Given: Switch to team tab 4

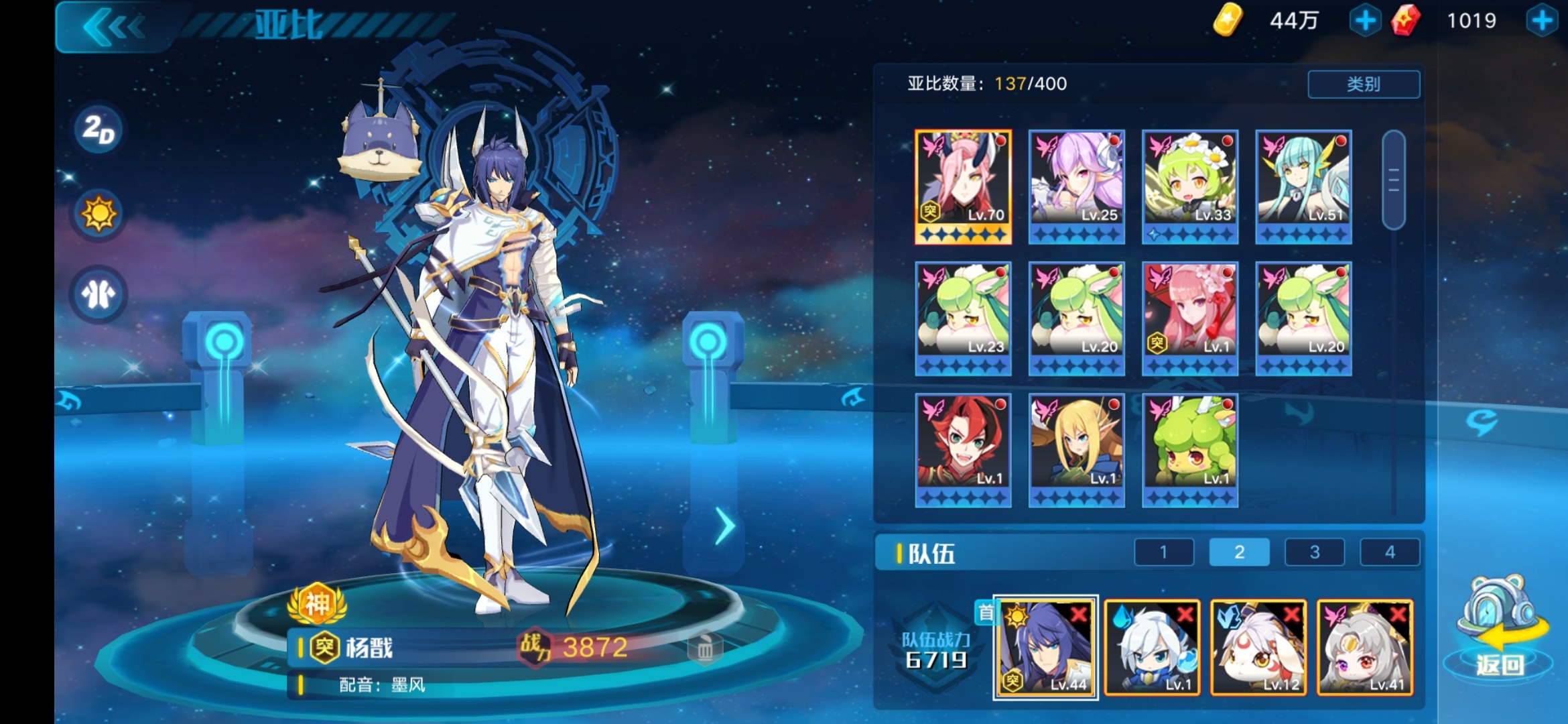Looking at the screenshot, I should coord(1390,552).
